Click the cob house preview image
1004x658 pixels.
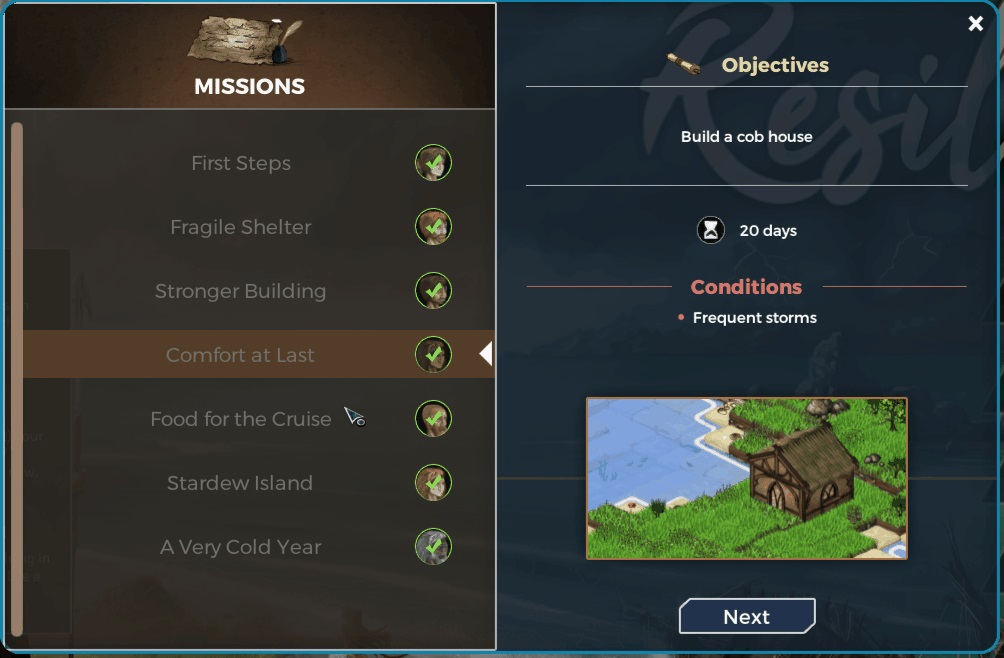tap(746, 478)
